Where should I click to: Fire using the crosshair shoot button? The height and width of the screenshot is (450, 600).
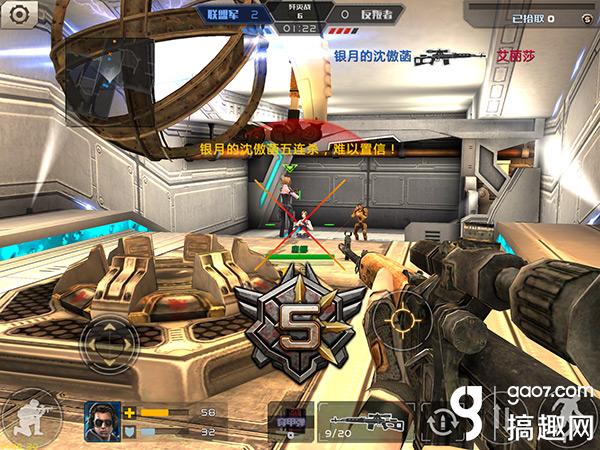tap(403, 320)
